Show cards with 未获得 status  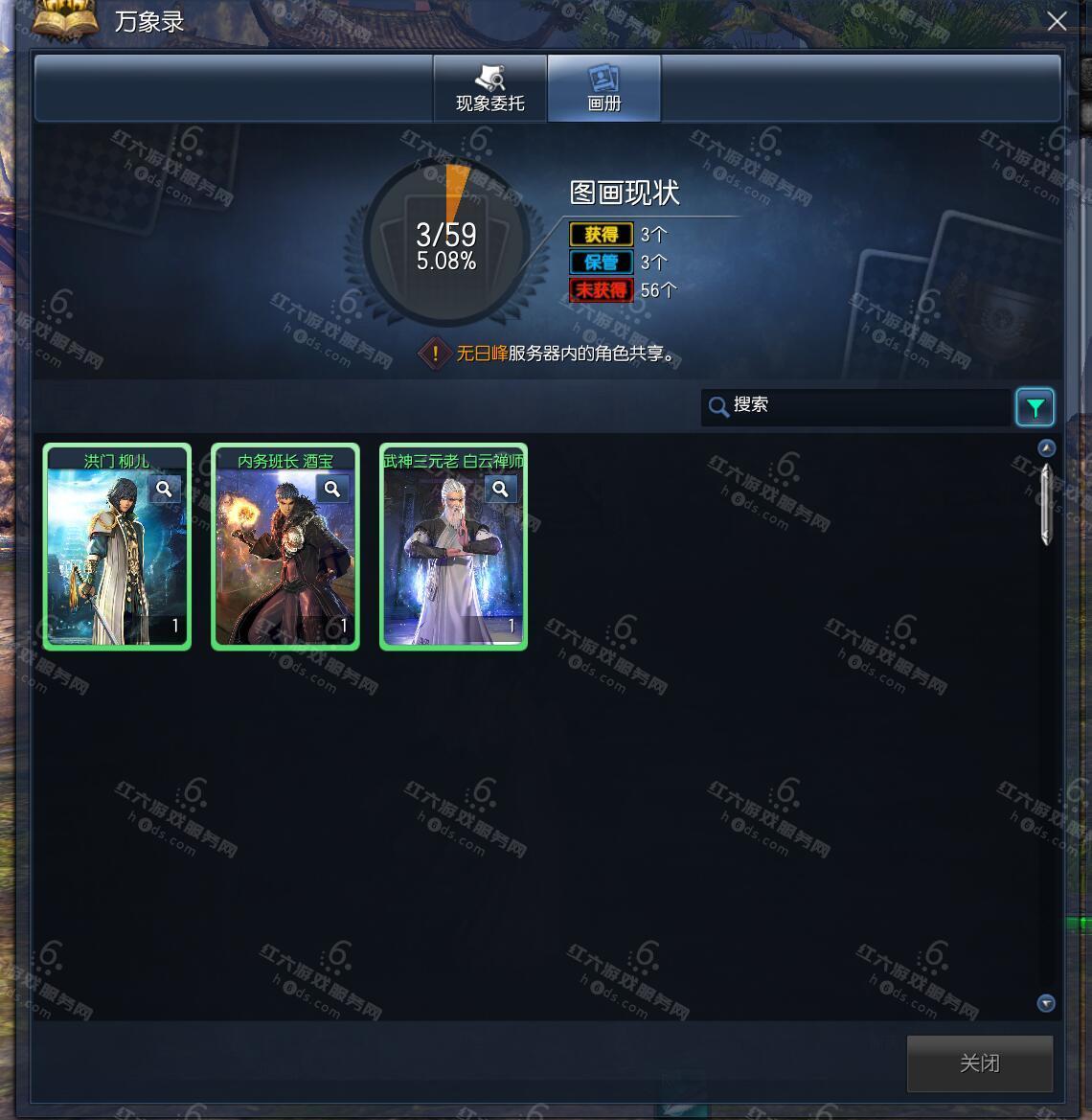pos(602,290)
